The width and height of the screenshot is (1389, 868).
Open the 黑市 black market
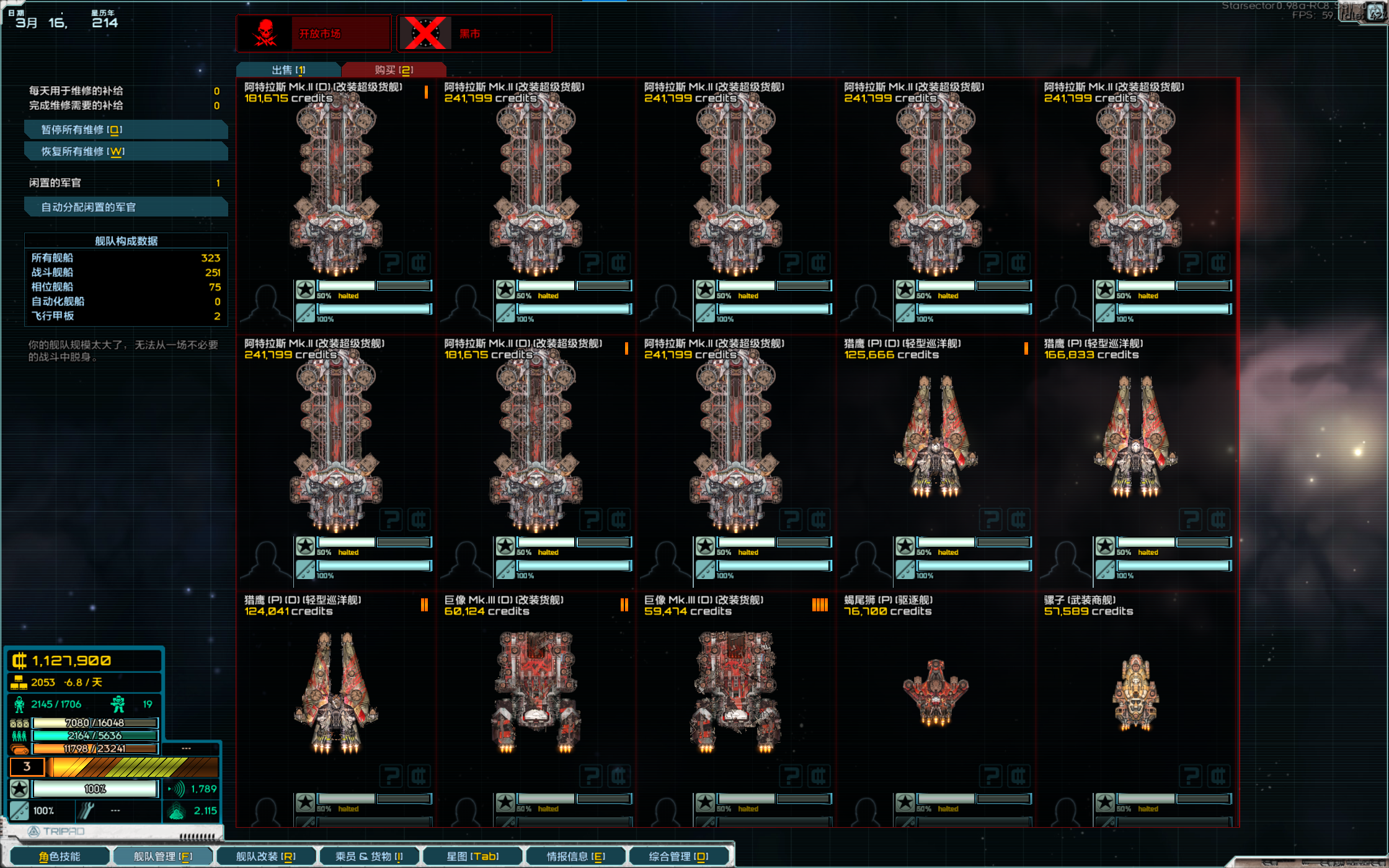point(474,33)
